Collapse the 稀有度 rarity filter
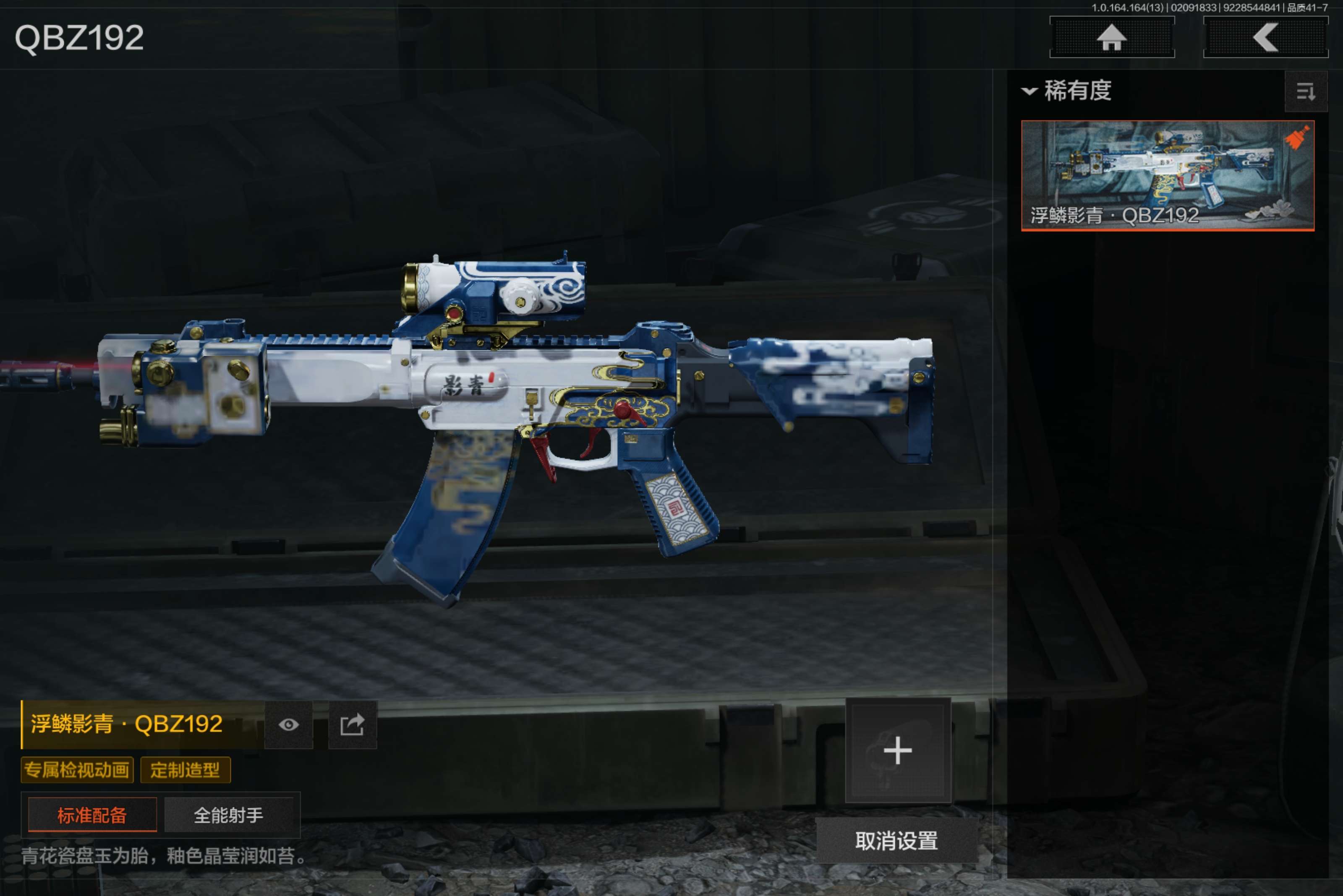1343x896 pixels. click(x=1029, y=91)
